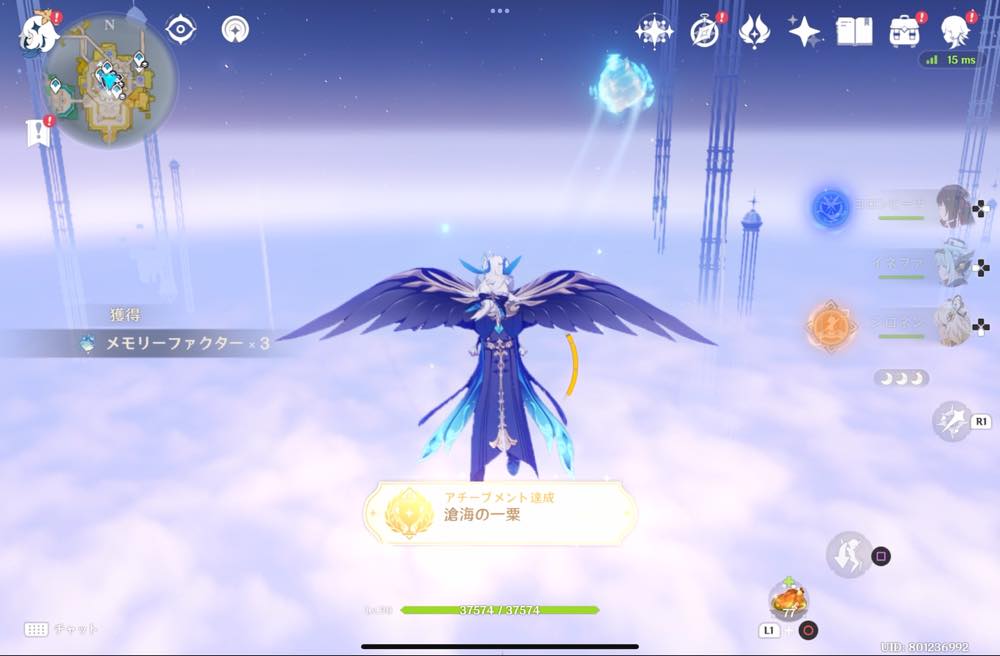The width and height of the screenshot is (1000, 656).
Task: Open the adventurer handbook book icon
Action: 854,31
